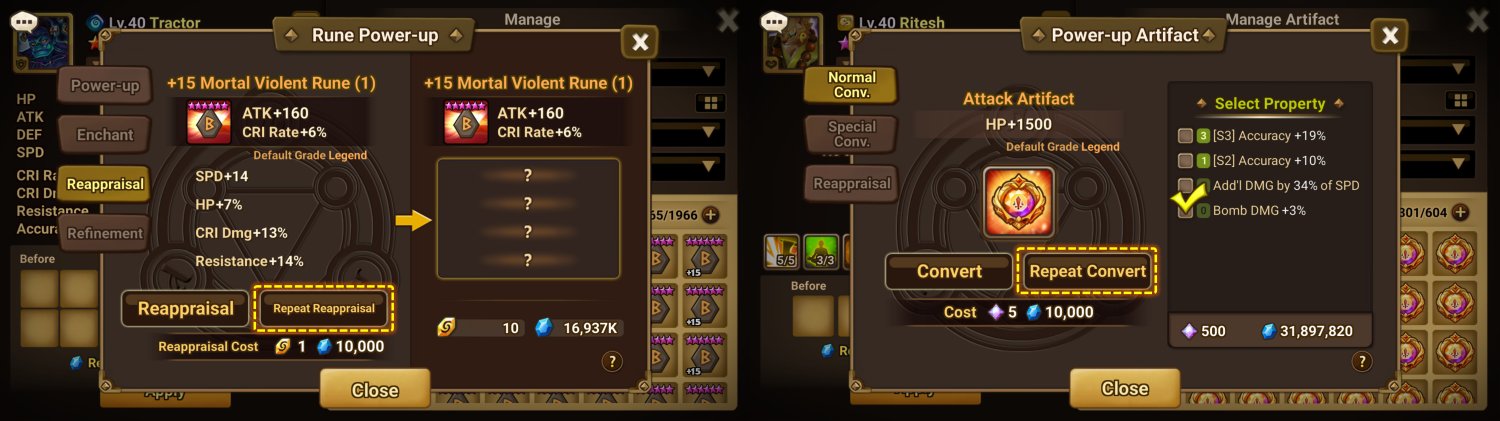The width and height of the screenshot is (1500, 421).
Task: Close the Rune Power-up window
Action: pos(640,41)
